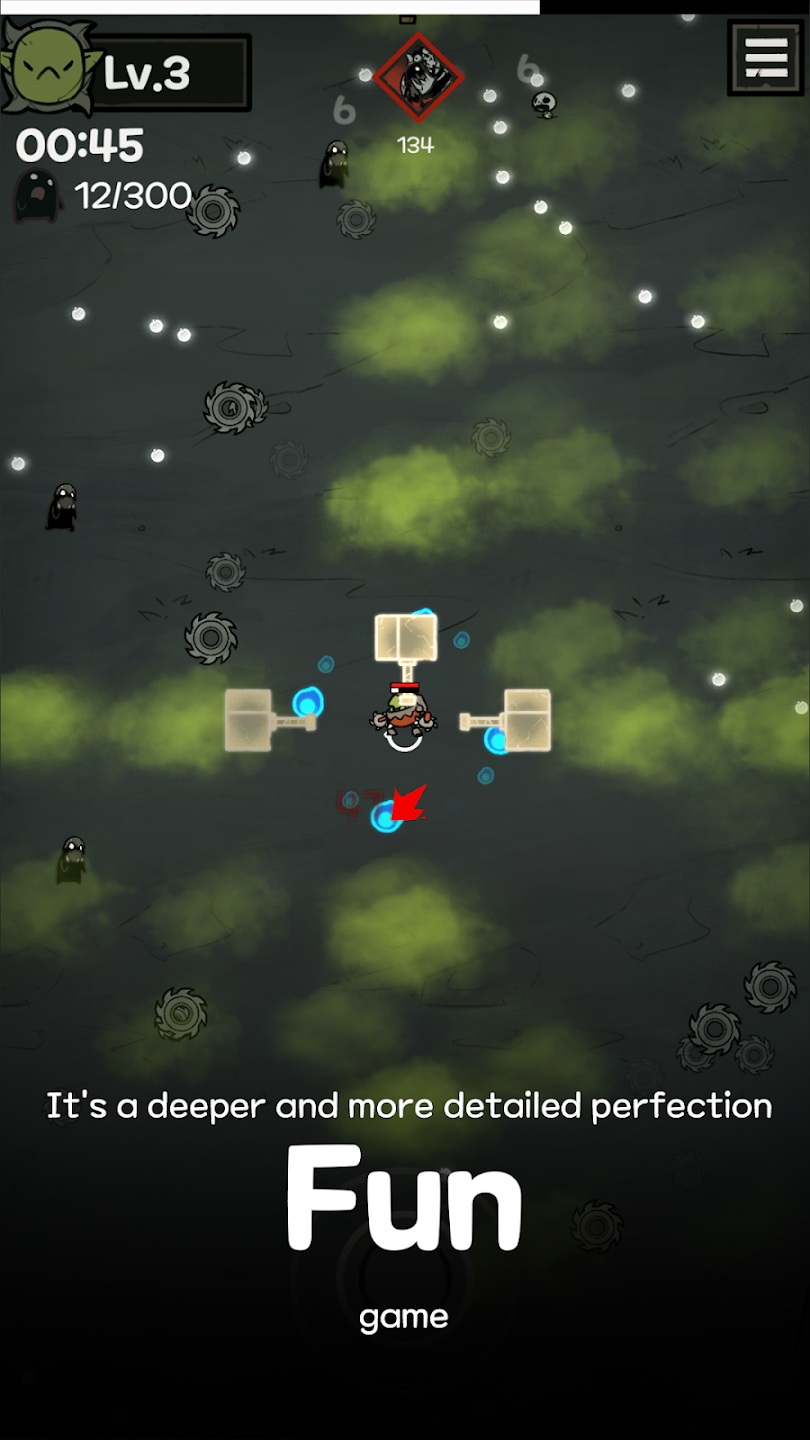This screenshot has width=810, height=1440.
Task: Tap the green goblin character portrait
Action: pos(47,66)
